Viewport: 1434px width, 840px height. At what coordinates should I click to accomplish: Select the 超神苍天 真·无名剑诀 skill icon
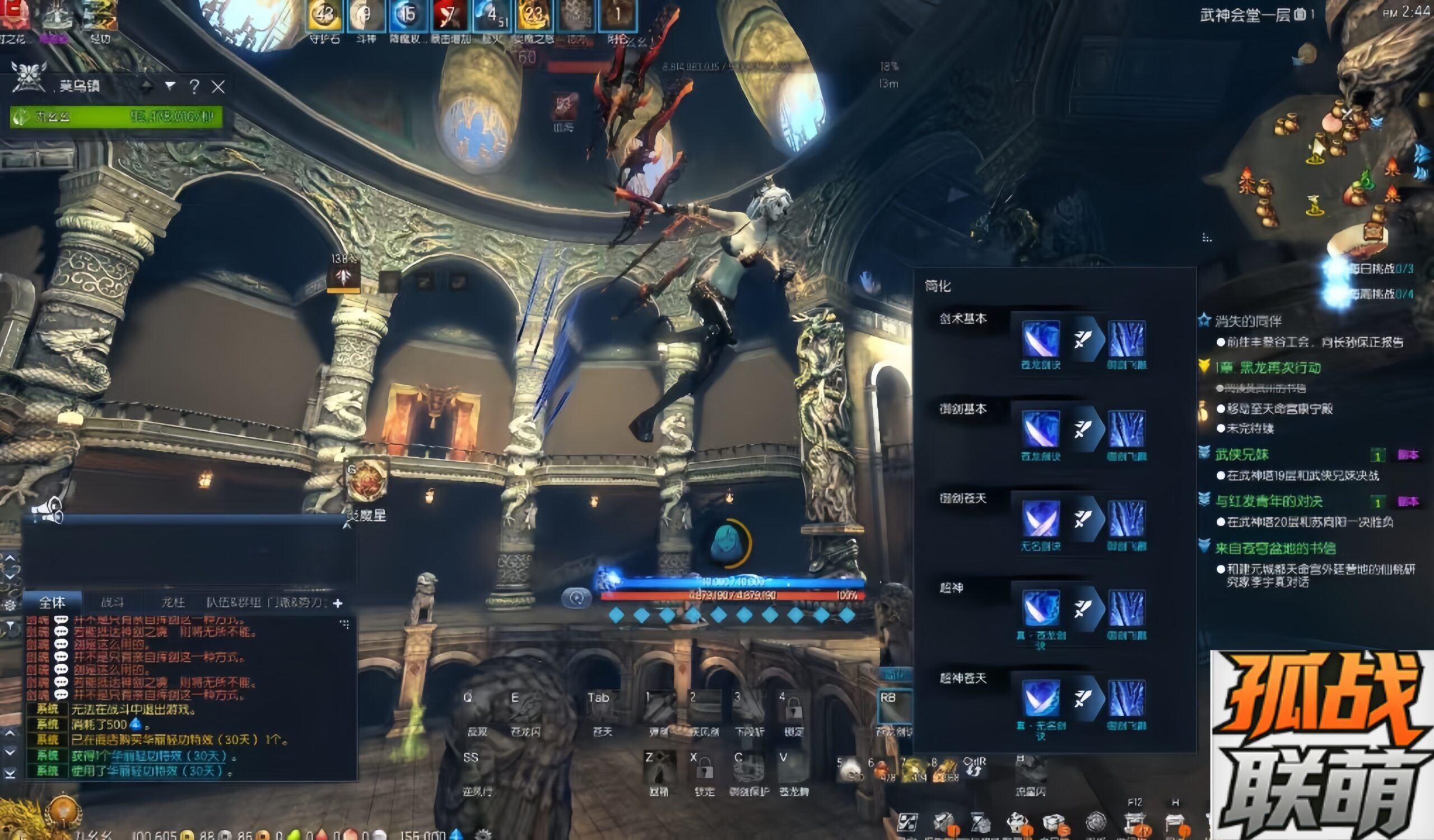1041,698
